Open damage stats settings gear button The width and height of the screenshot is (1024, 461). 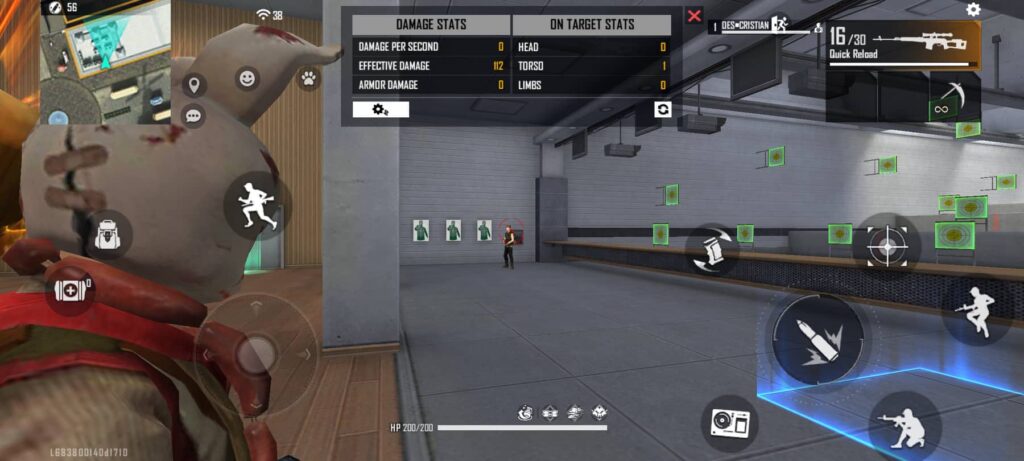tap(381, 109)
